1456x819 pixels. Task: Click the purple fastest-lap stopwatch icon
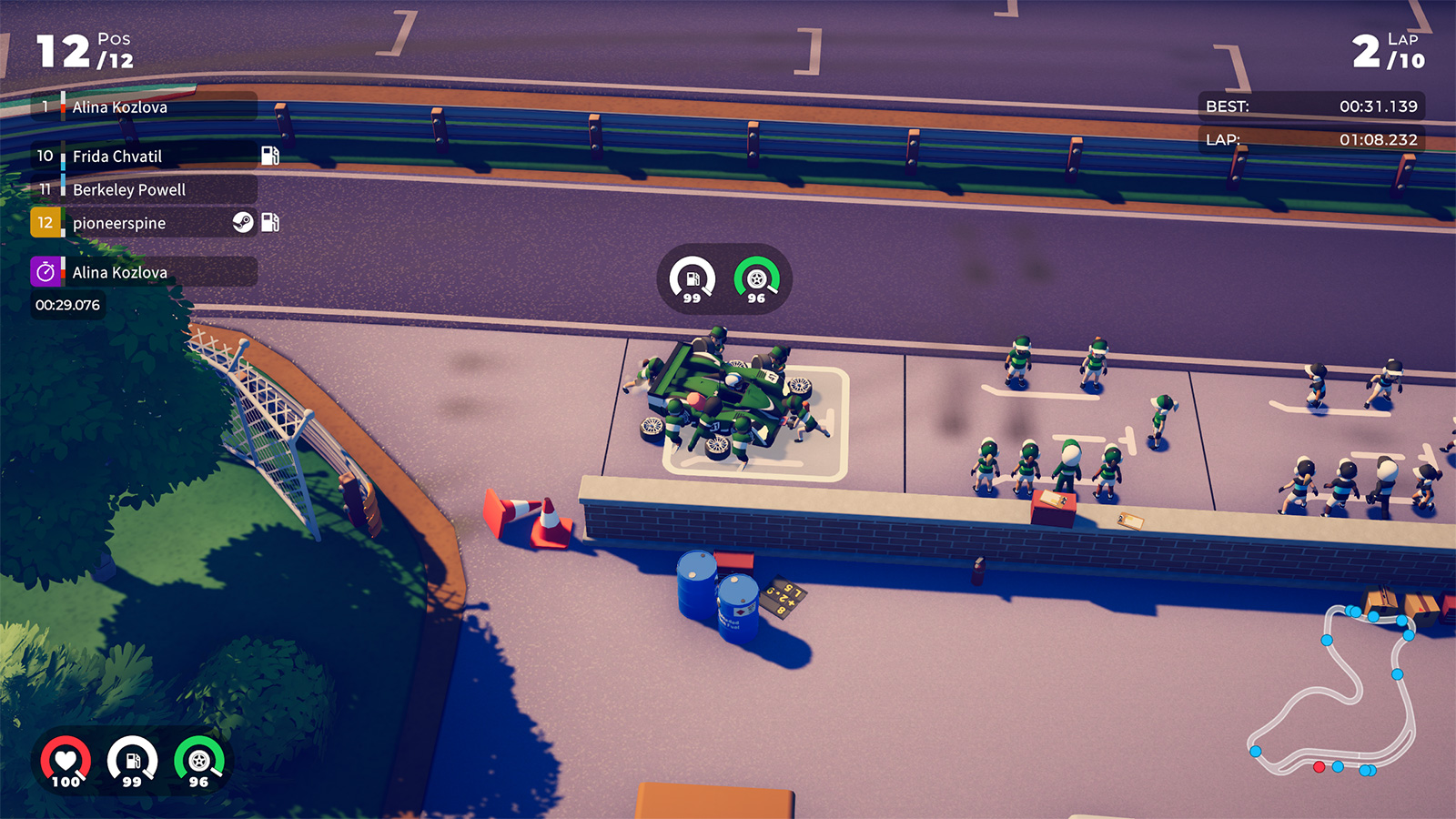click(45, 272)
